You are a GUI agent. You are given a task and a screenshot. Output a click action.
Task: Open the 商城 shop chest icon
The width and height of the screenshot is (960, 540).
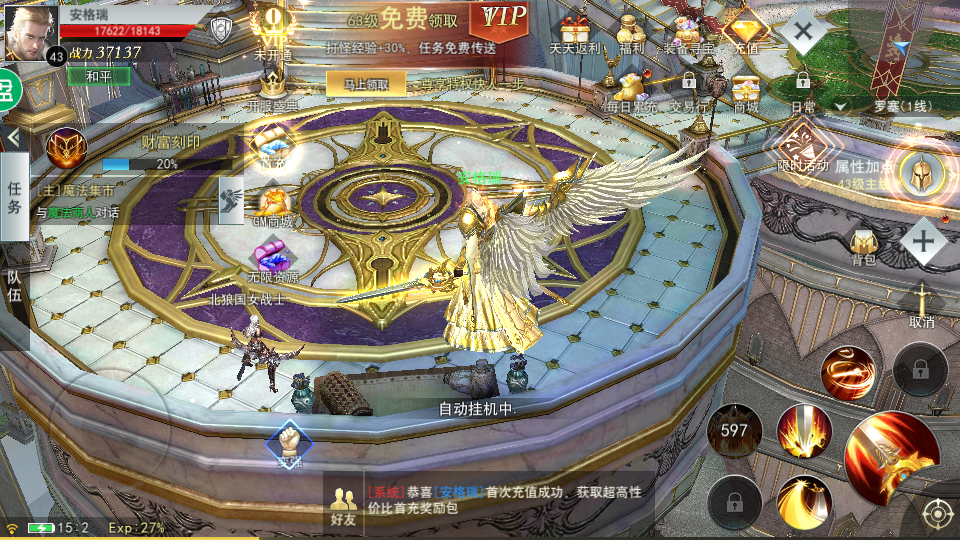pyautogui.click(x=745, y=91)
